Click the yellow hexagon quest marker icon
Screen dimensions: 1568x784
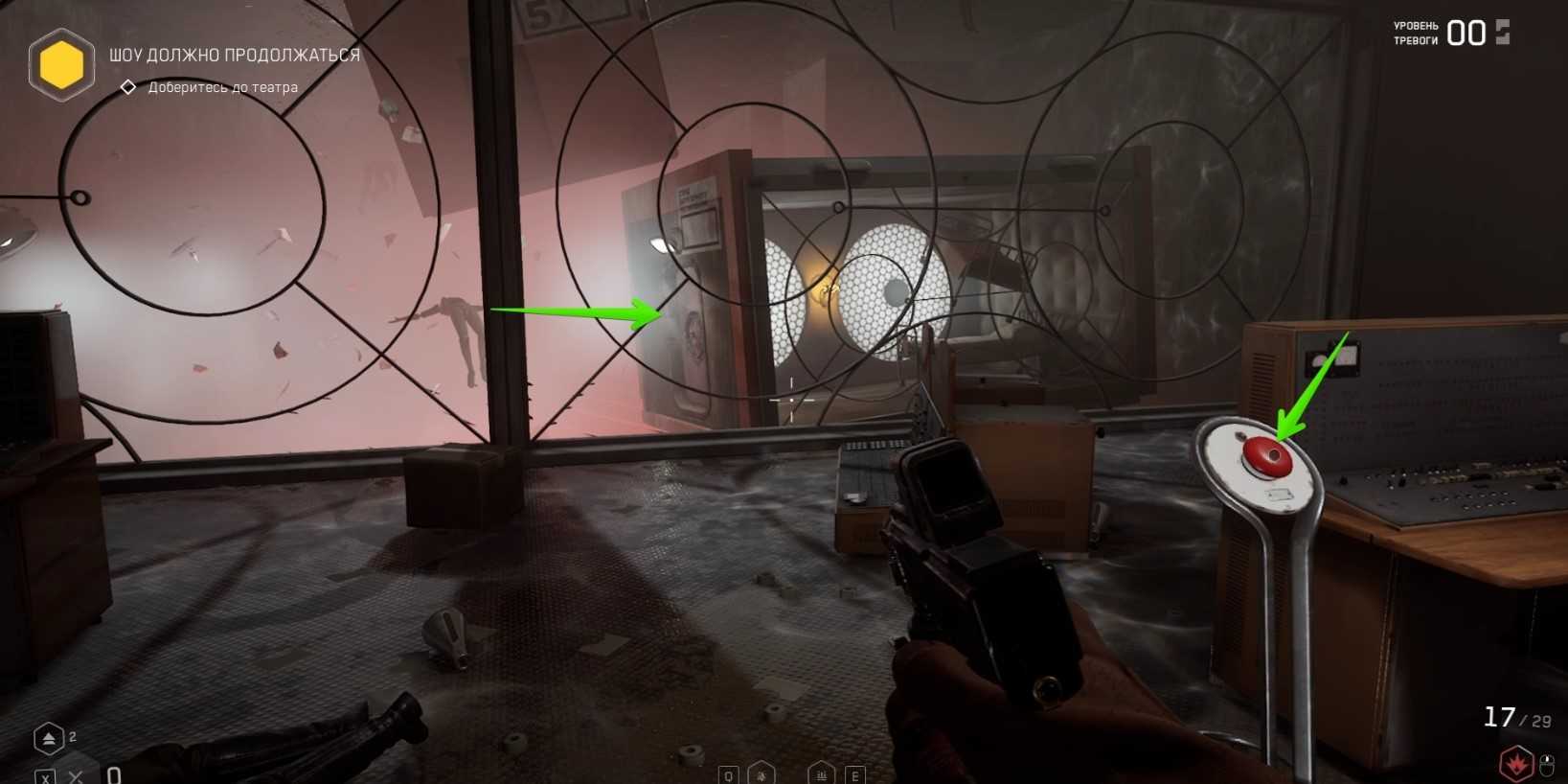(x=61, y=65)
